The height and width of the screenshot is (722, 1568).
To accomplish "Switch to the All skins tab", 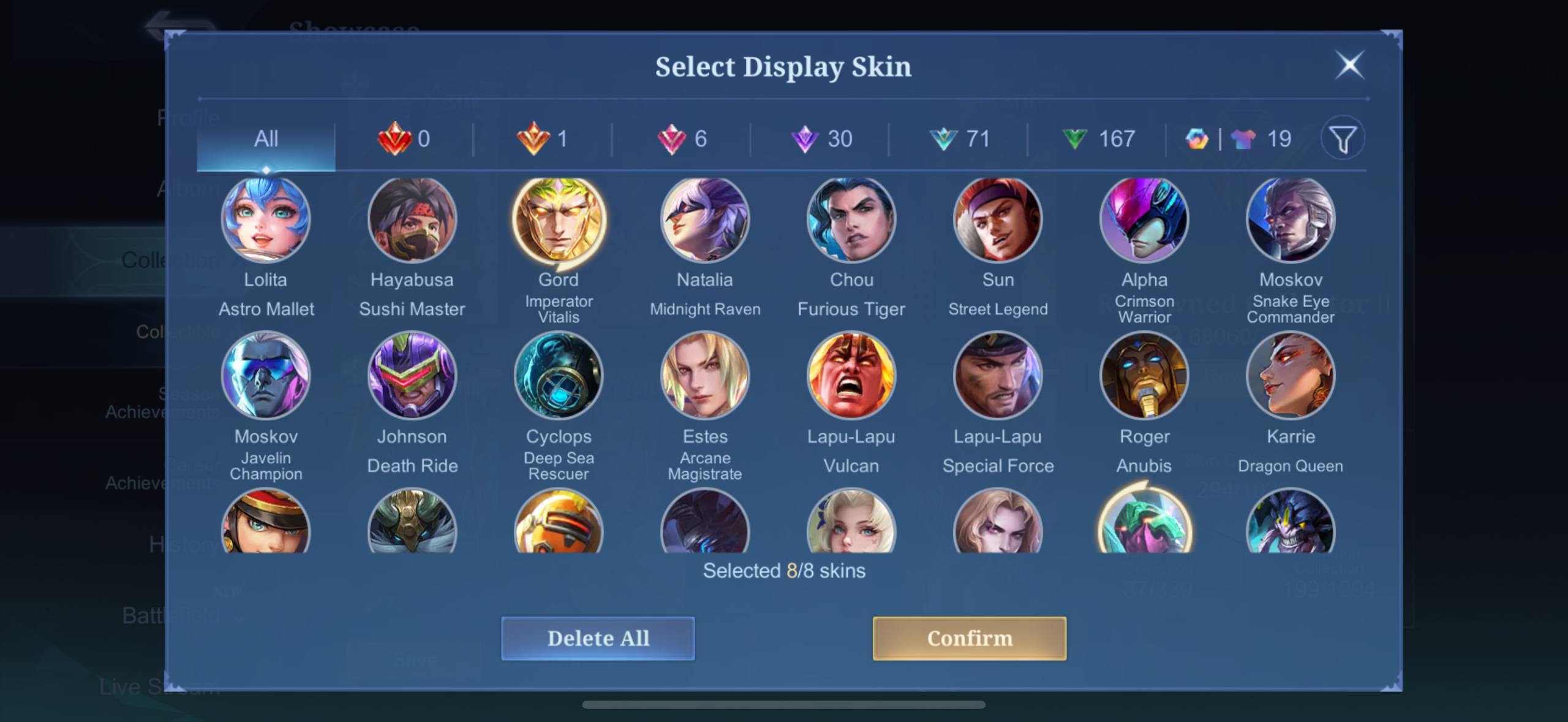I will pyautogui.click(x=266, y=139).
